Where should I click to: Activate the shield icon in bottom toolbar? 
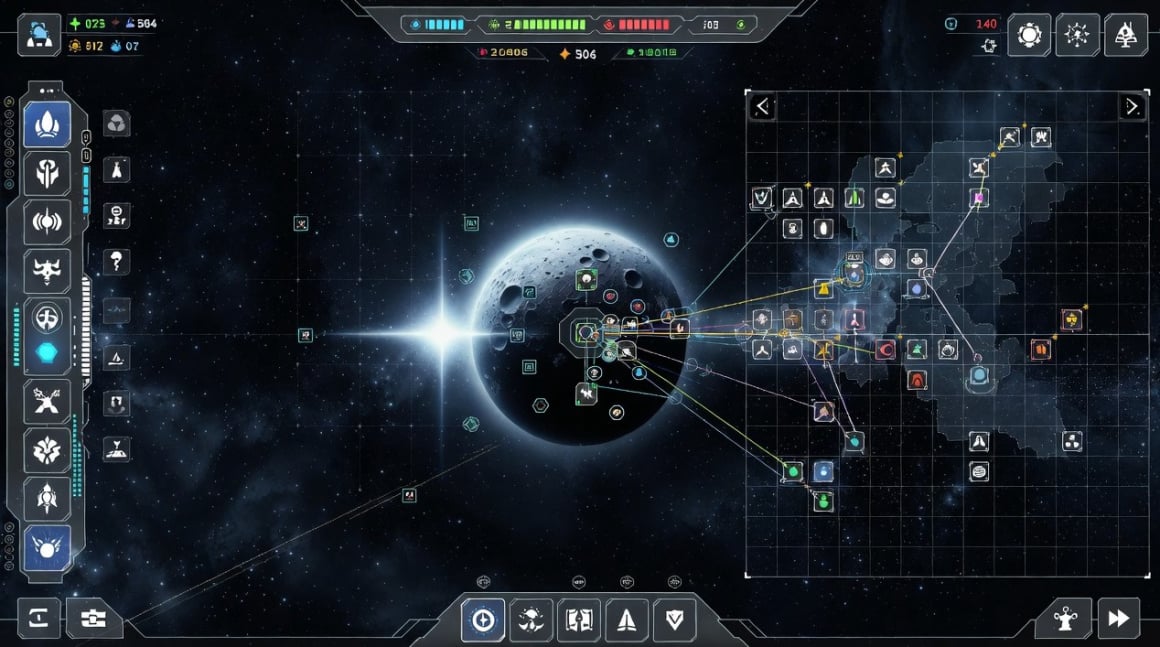point(674,620)
